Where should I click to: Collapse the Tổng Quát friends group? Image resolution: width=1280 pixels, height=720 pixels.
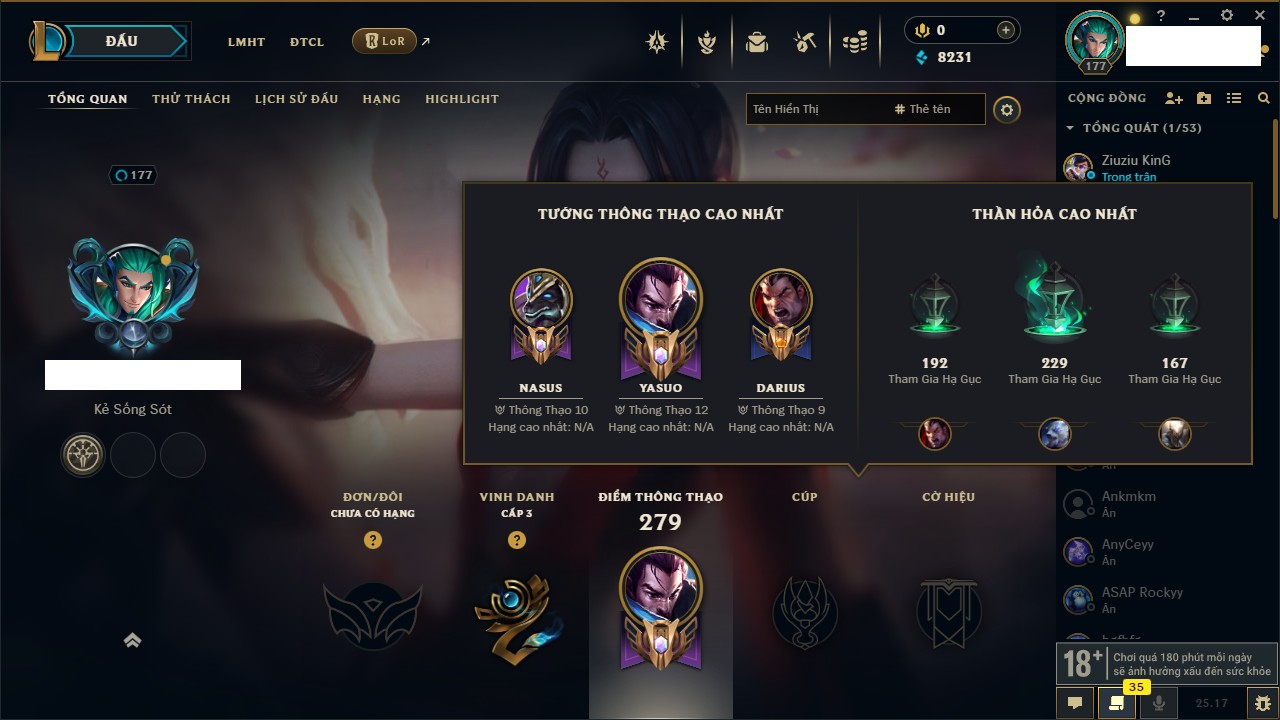pos(1070,128)
